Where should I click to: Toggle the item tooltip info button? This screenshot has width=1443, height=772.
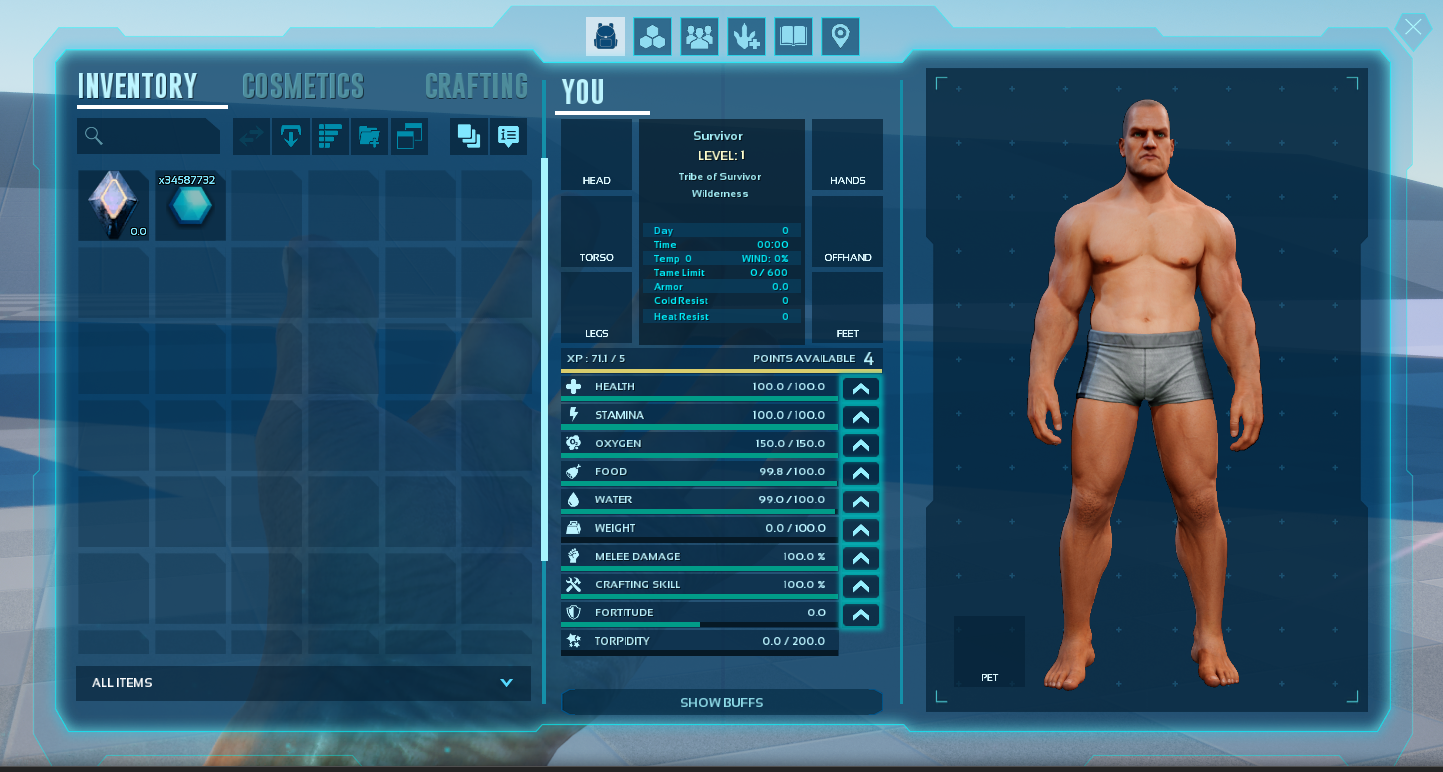coord(508,136)
